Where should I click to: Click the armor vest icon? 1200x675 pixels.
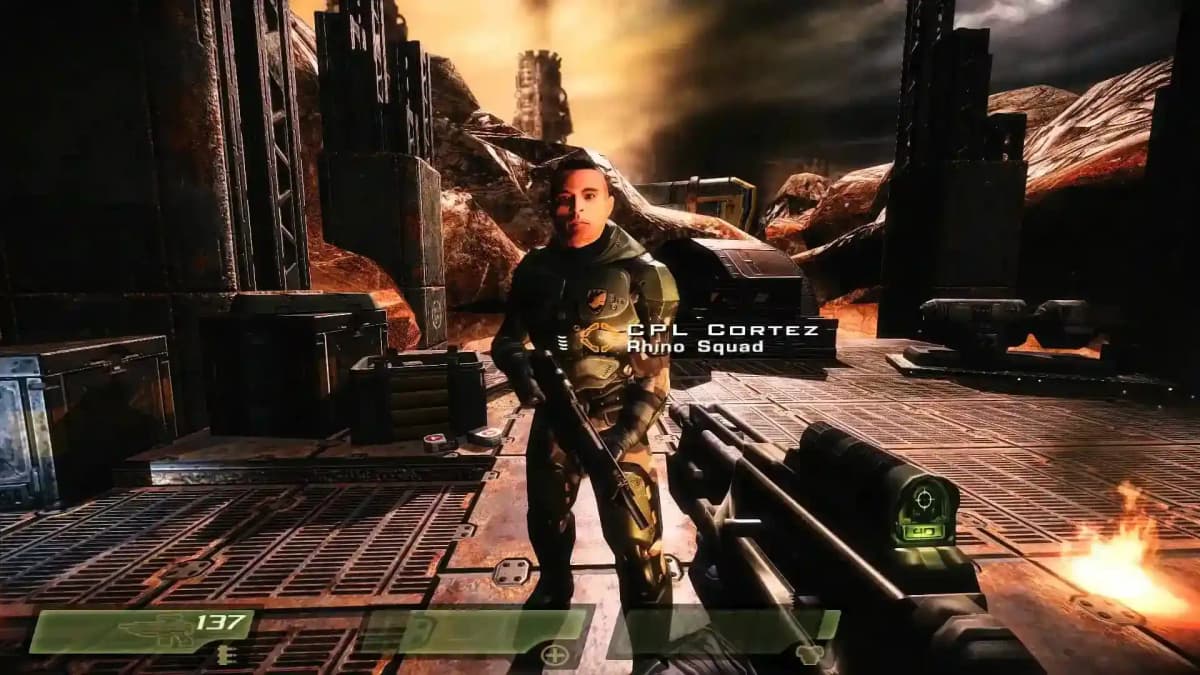click(x=807, y=656)
